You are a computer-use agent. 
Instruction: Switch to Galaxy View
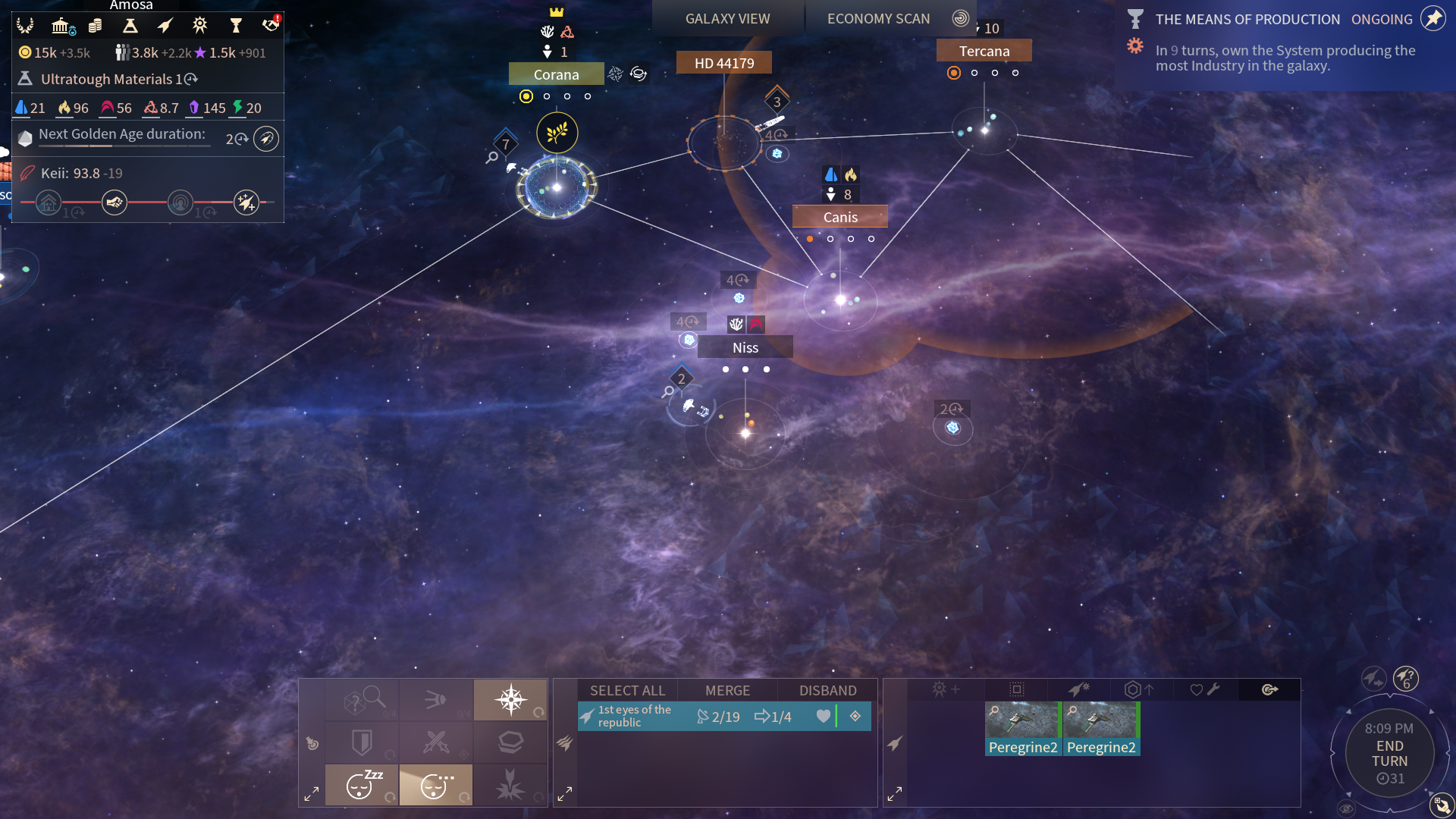tap(727, 19)
